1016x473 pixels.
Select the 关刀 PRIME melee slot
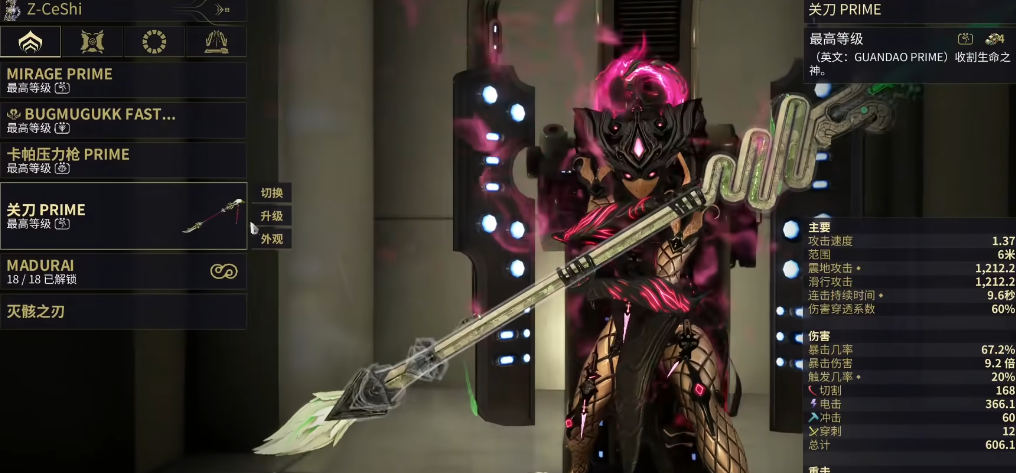[x=123, y=215]
